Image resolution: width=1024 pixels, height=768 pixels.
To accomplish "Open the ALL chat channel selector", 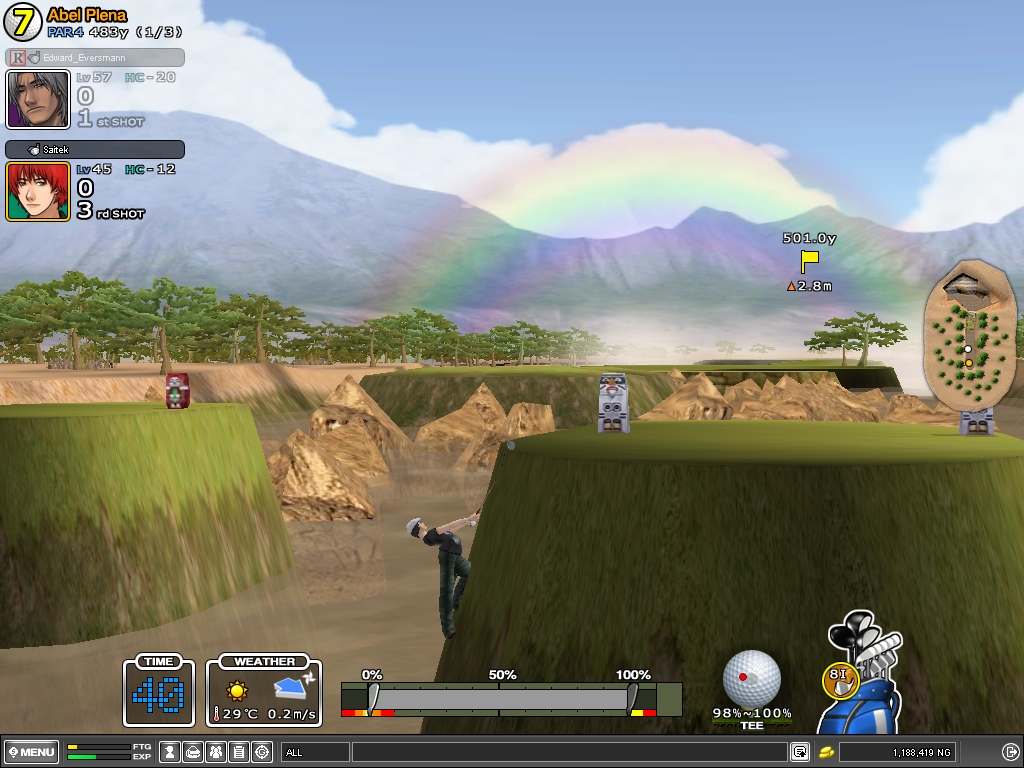I will click(x=314, y=752).
